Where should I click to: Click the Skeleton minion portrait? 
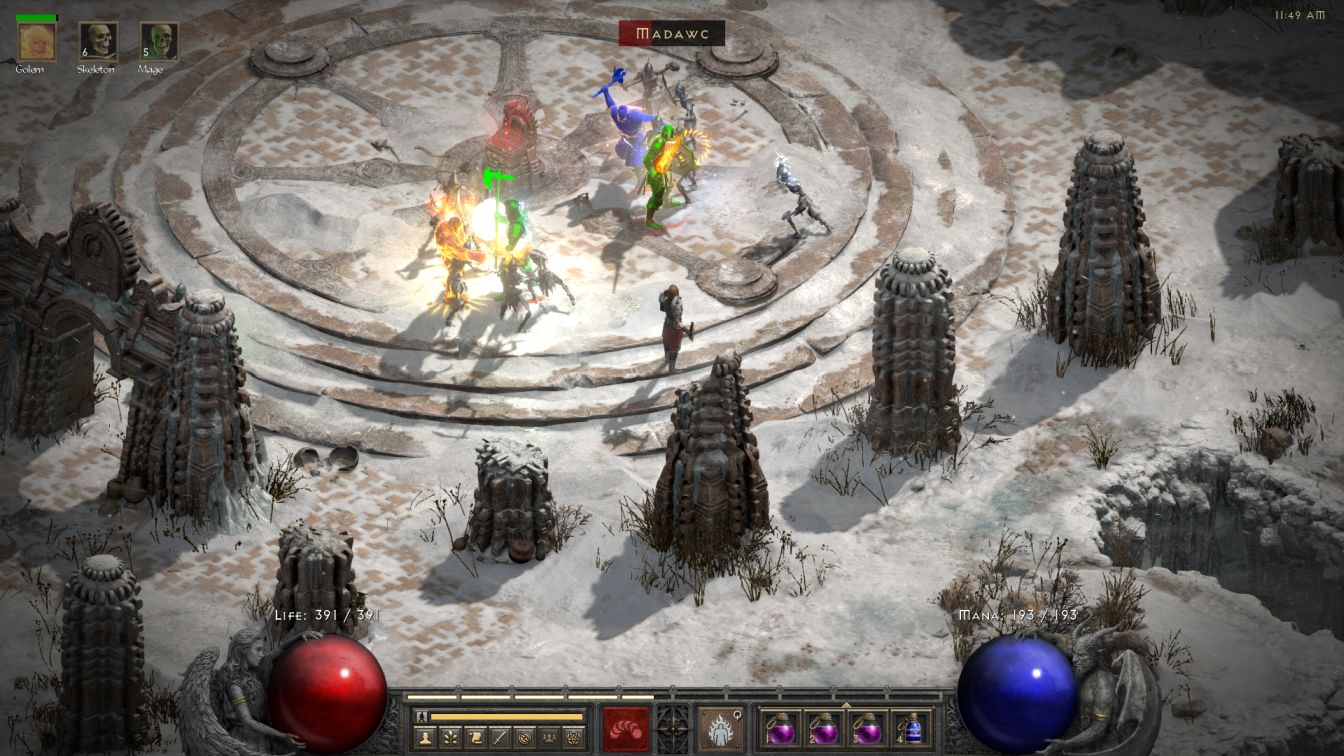98,41
